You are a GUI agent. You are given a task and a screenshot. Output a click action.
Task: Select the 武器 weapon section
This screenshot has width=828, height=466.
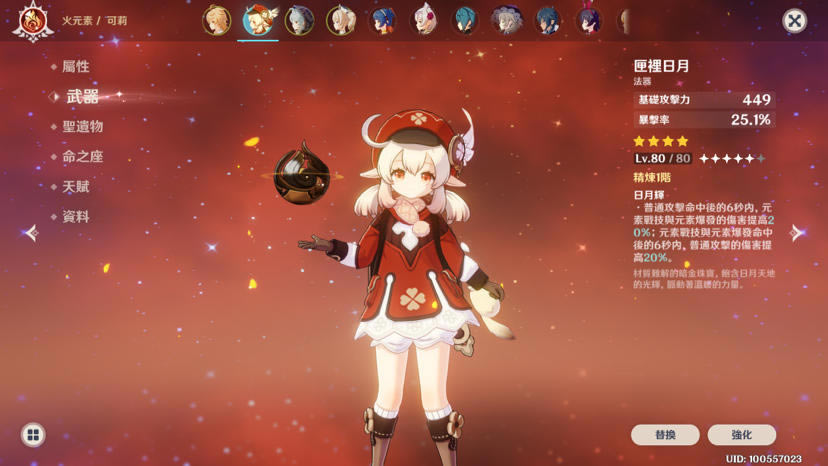[82, 97]
